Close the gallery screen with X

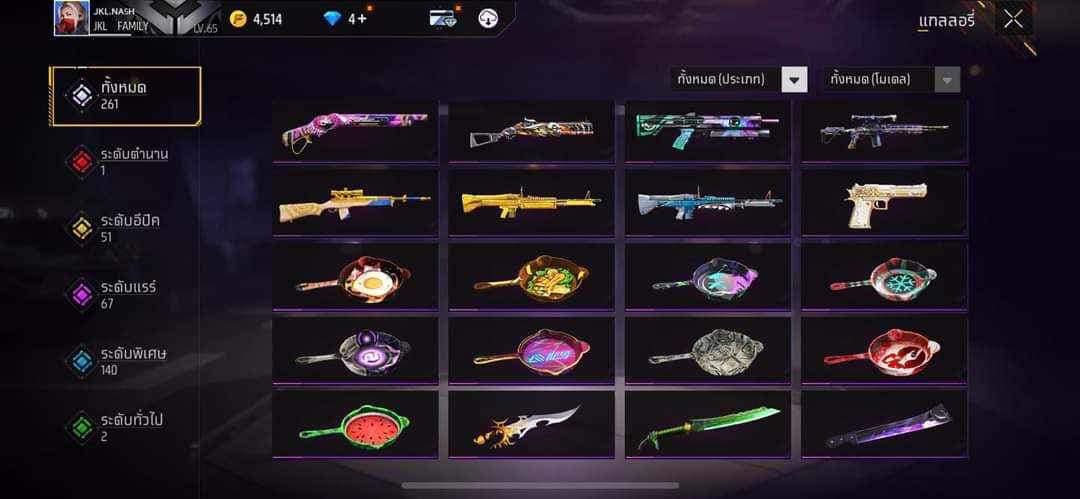tap(1013, 19)
